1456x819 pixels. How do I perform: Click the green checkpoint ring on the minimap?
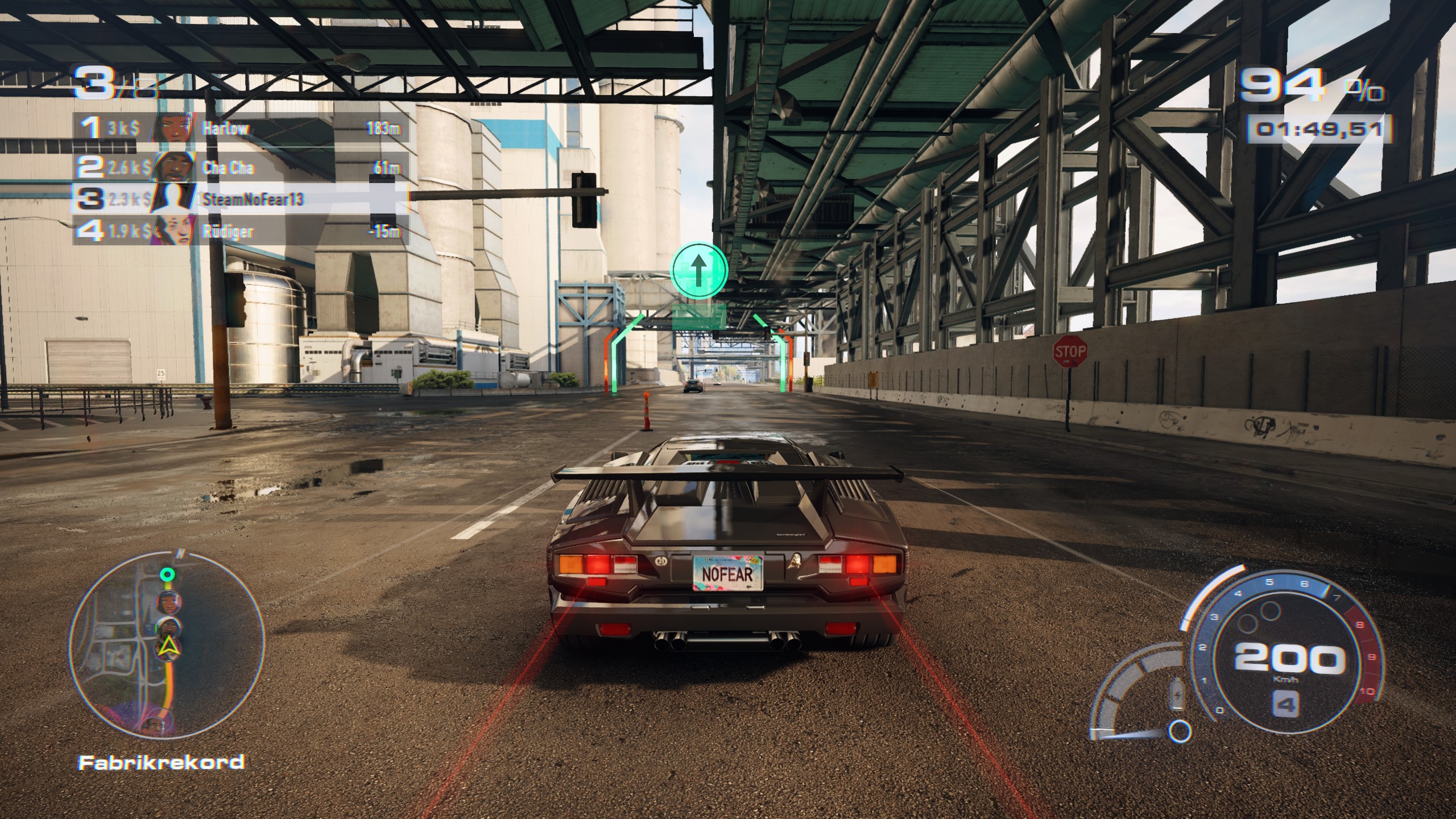coord(167,575)
